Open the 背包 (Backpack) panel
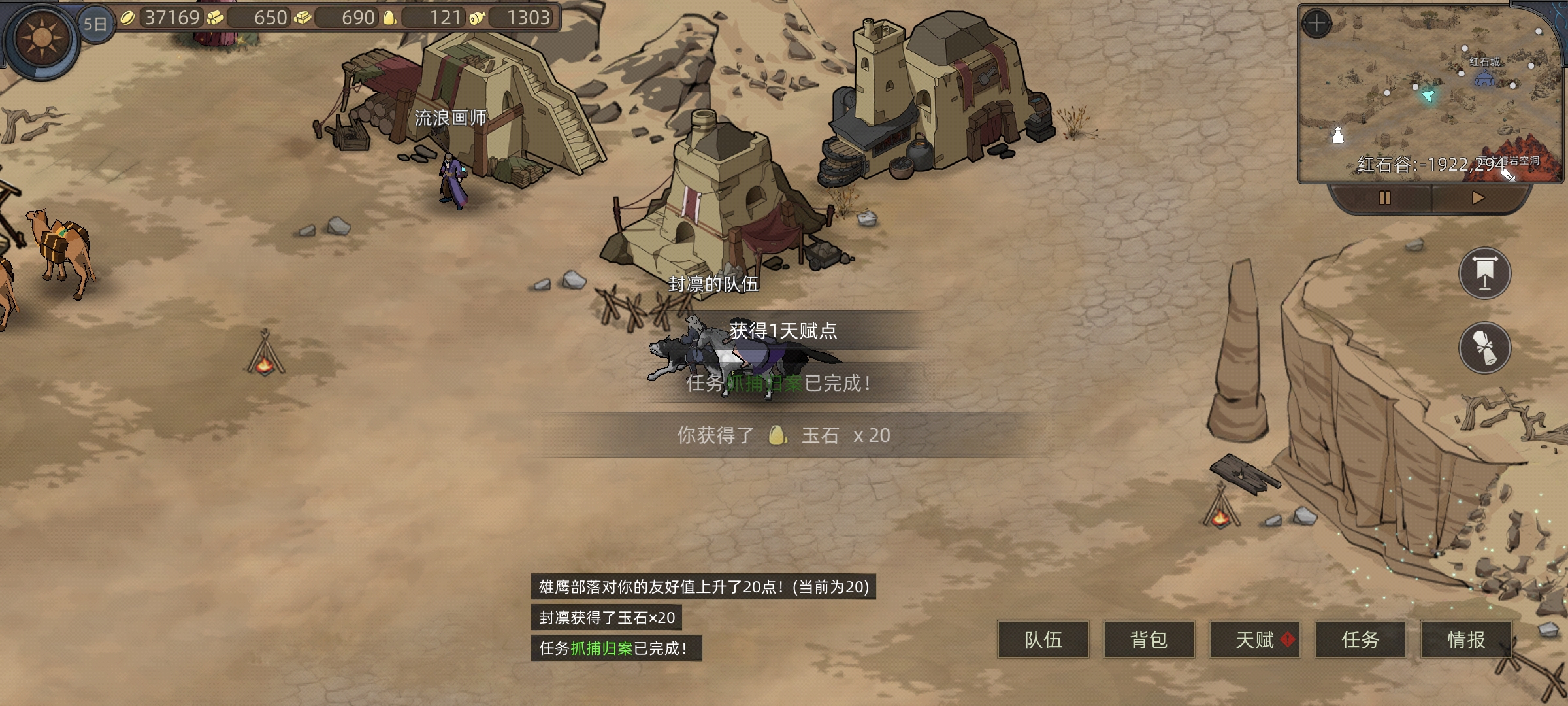 [x=1149, y=641]
